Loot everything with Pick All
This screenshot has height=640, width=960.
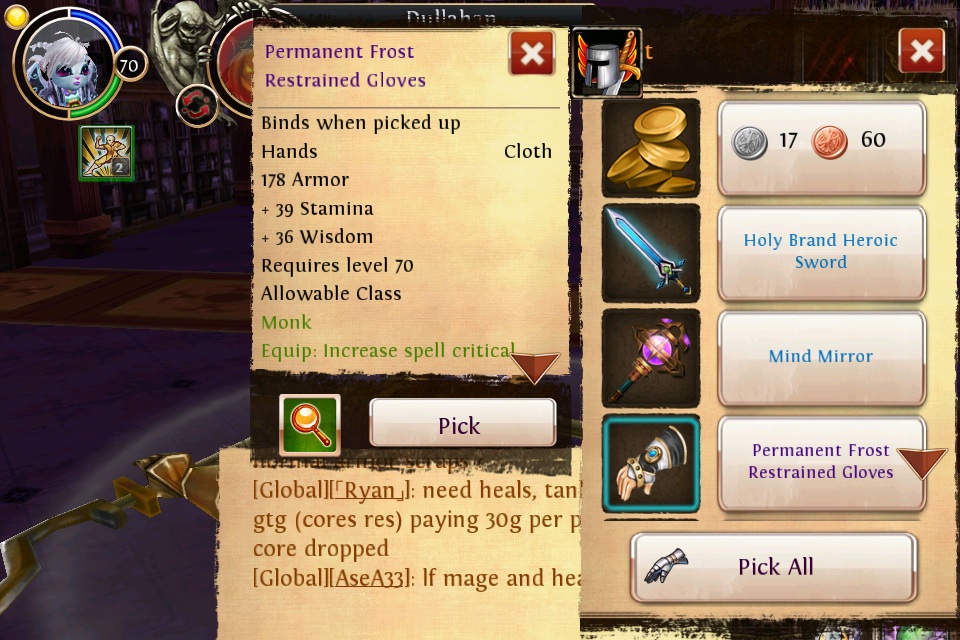(773, 567)
